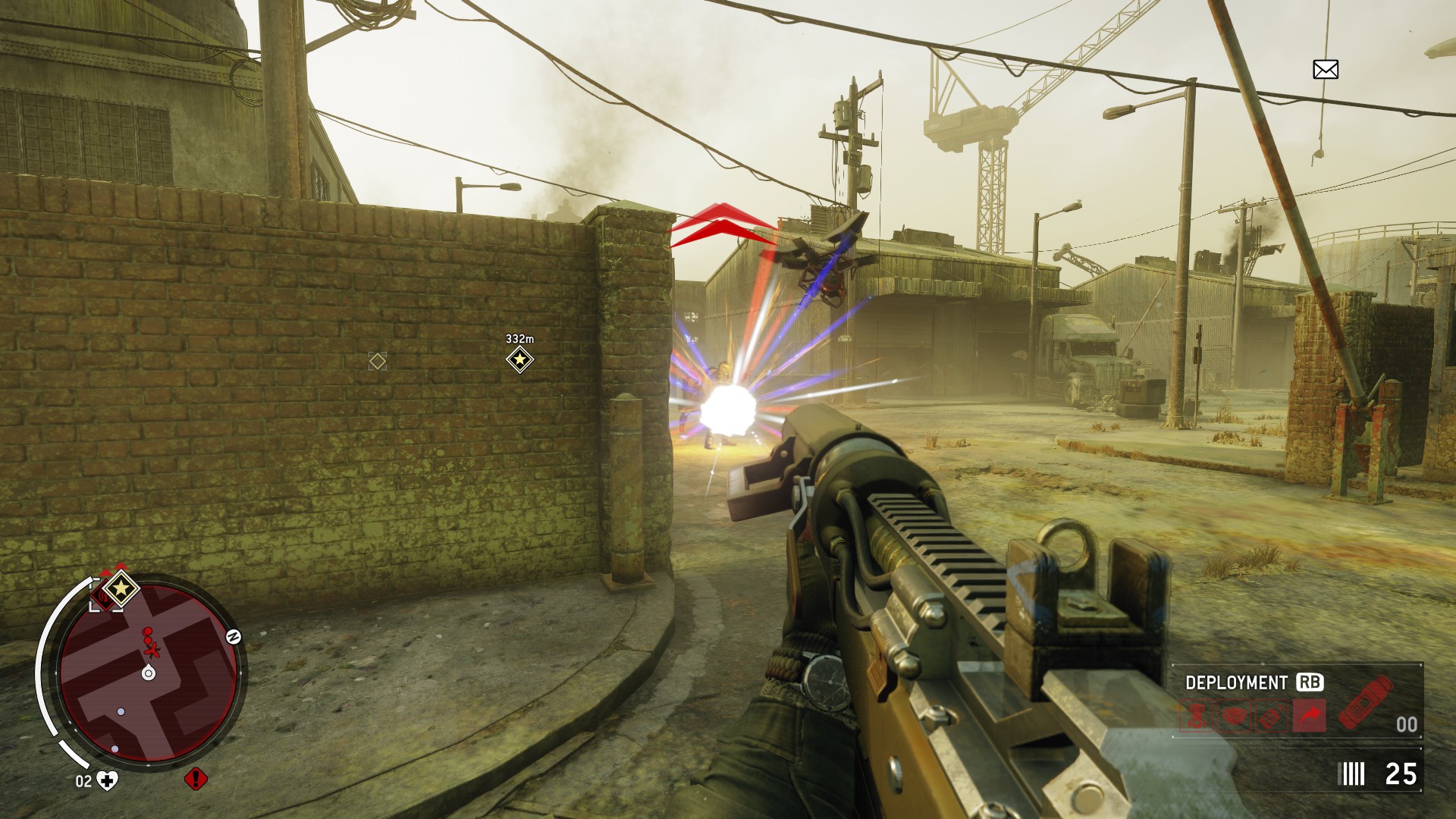1456x819 pixels.
Task: Click the red exclamation alert icon
Action: (x=196, y=779)
